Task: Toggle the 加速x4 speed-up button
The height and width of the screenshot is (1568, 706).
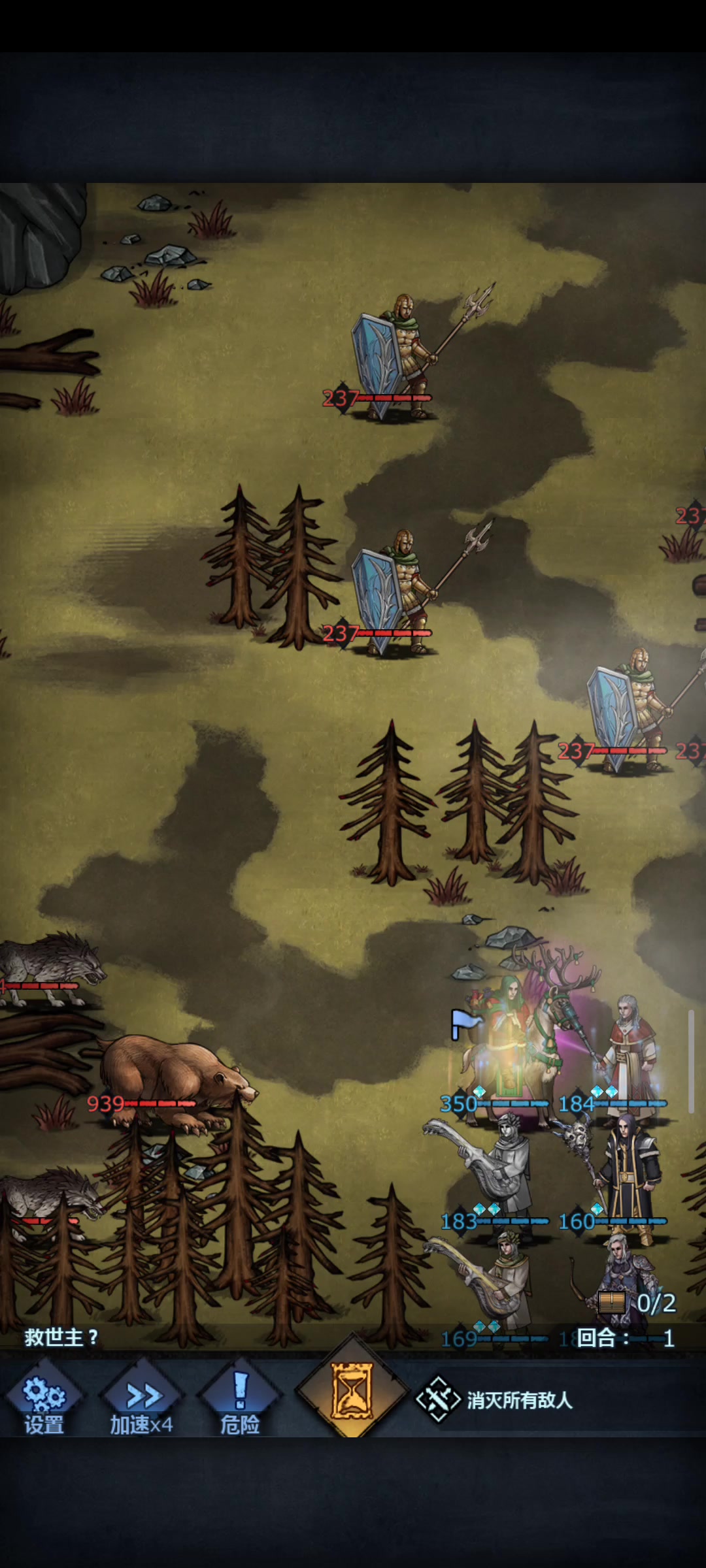Action: 142,1400
